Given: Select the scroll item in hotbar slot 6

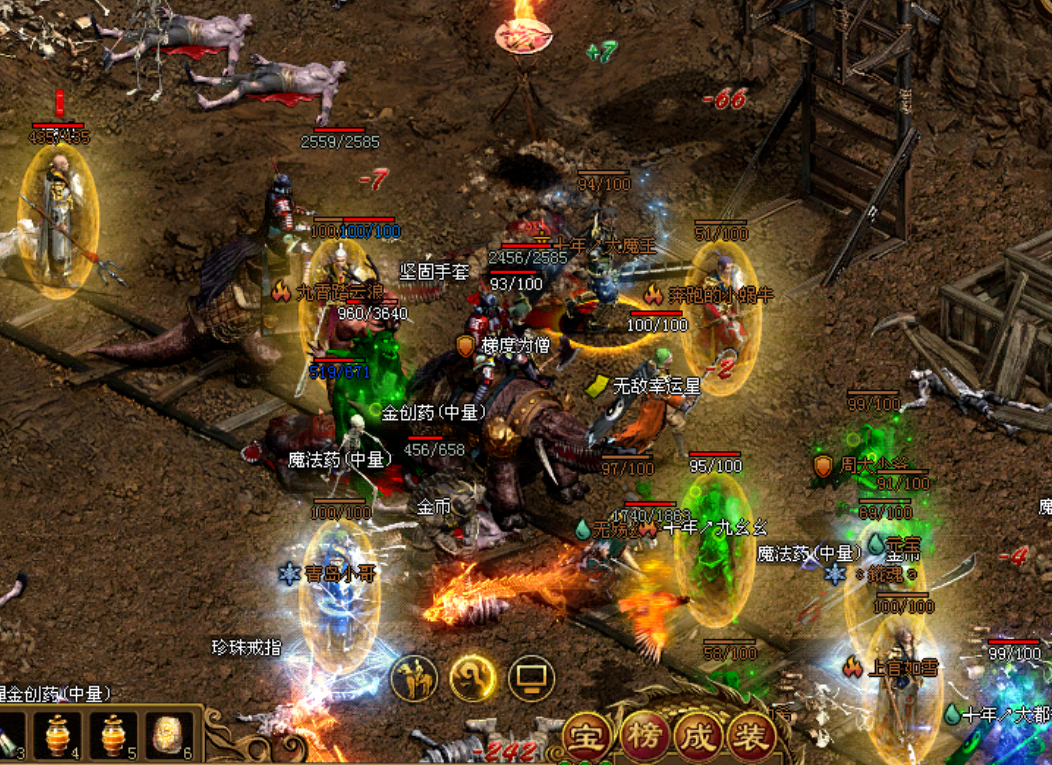Looking at the screenshot, I should (168, 736).
